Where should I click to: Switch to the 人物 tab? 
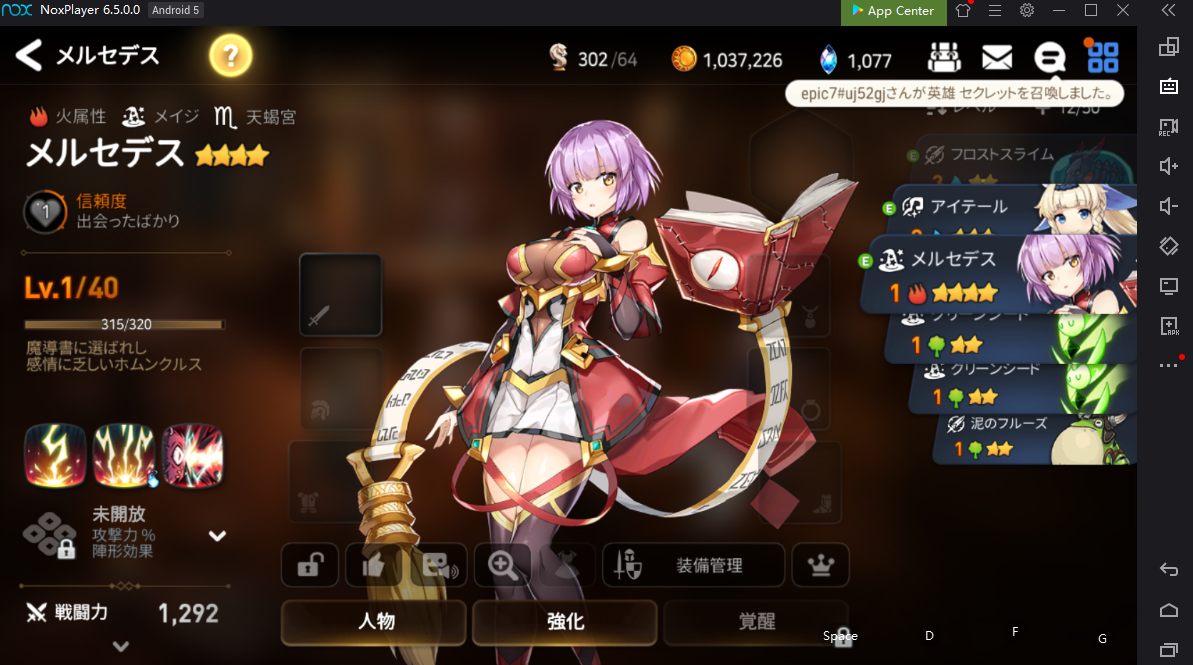click(375, 622)
